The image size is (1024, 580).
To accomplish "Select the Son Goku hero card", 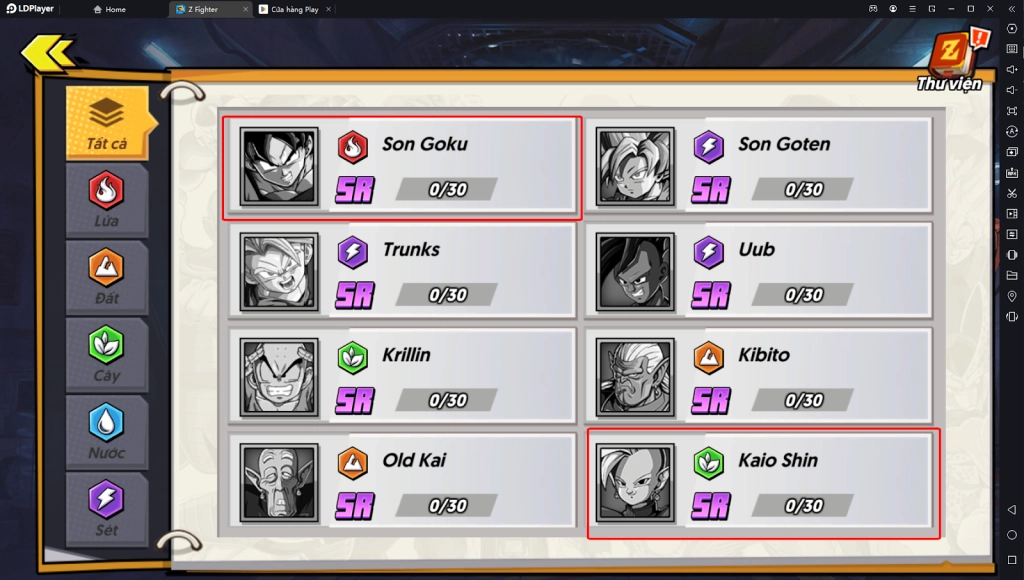I will point(401,168).
